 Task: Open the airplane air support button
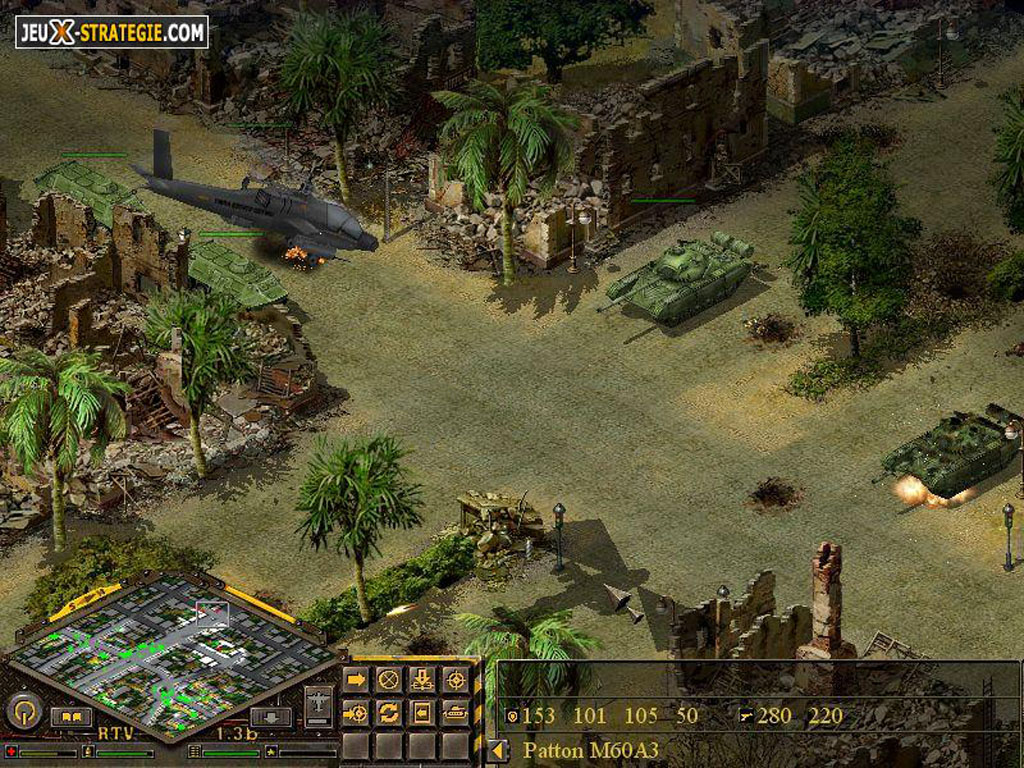(x=319, y=701)
